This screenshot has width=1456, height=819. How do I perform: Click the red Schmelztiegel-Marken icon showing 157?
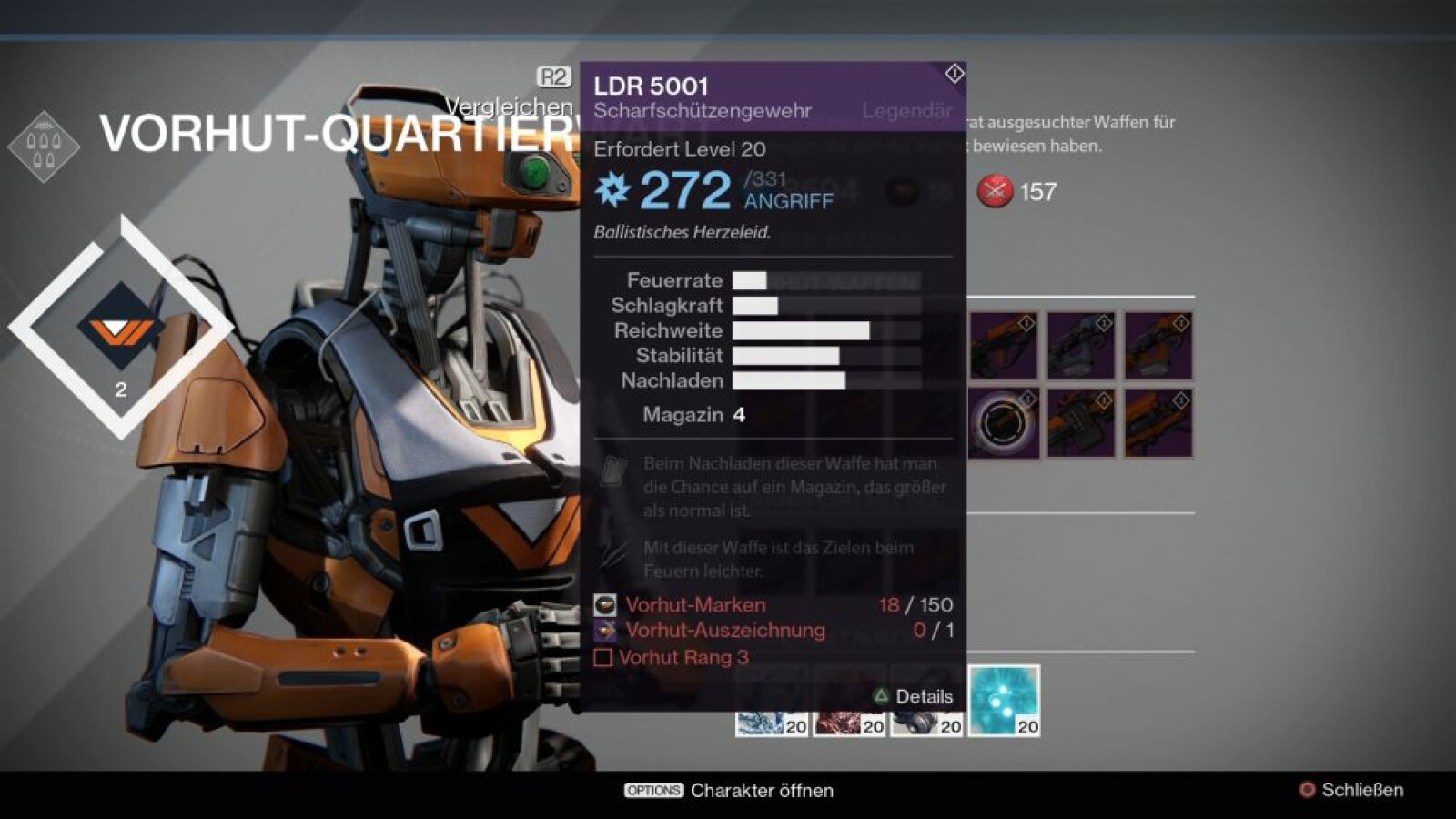tap(997, 191)
